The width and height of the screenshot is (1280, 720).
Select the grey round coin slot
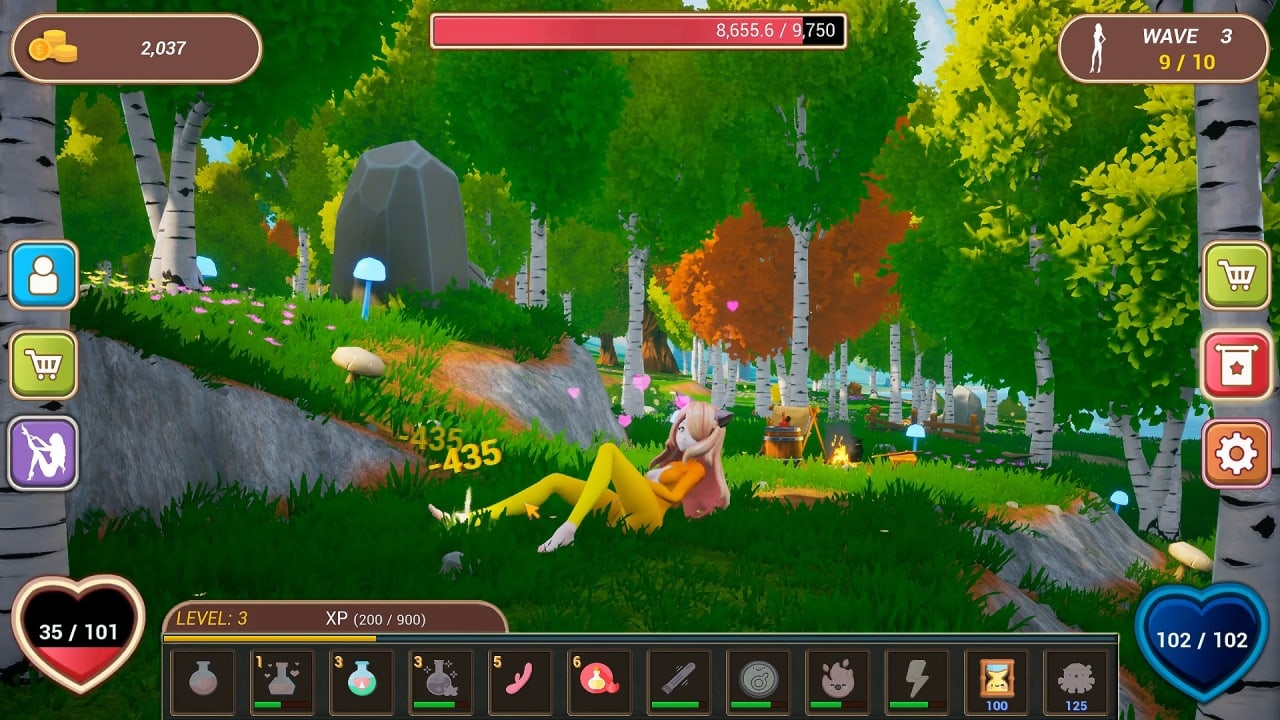tap(758, 681)
